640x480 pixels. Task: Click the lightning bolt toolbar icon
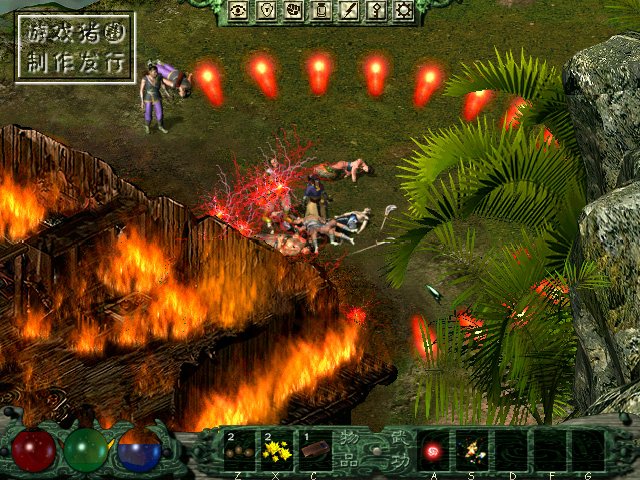(349, 11)
